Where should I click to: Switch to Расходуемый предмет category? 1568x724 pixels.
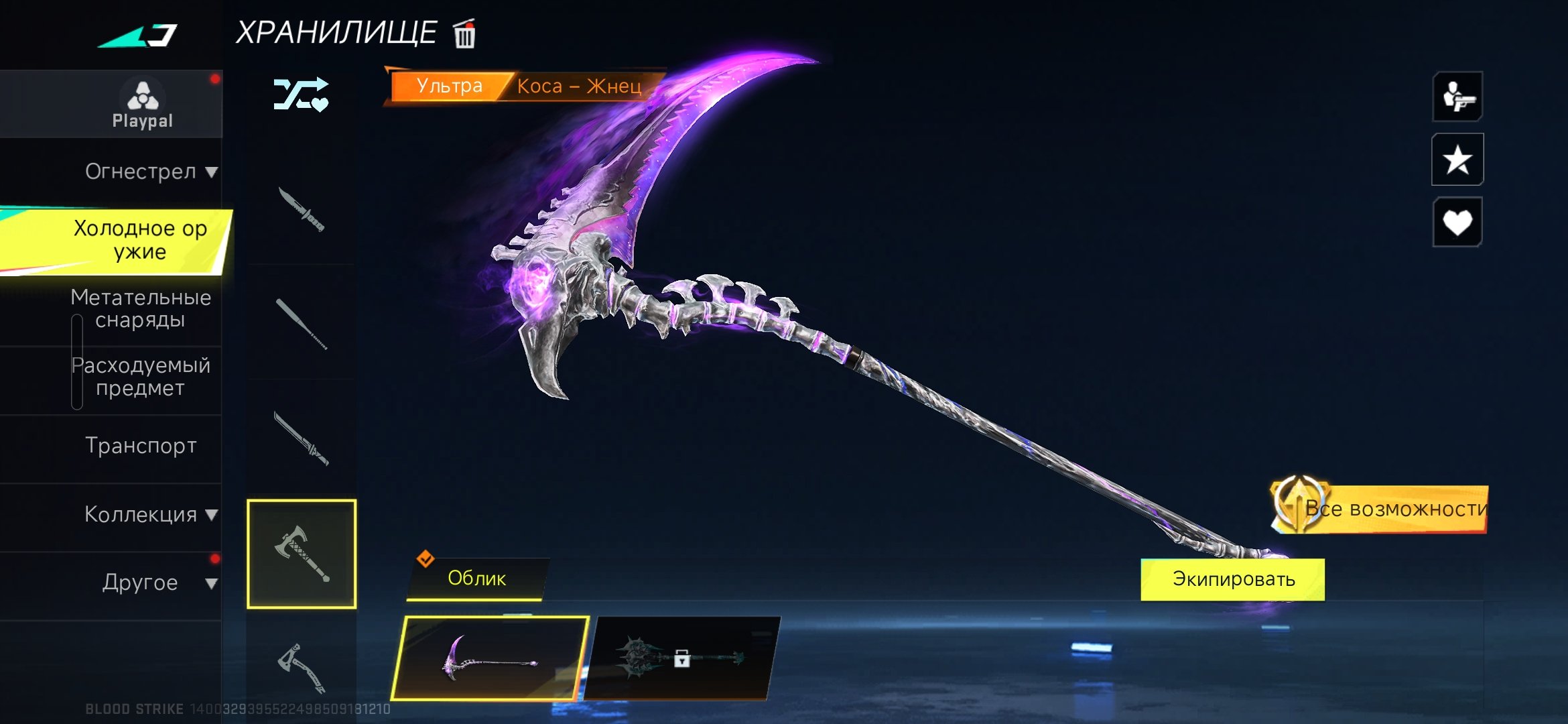click(141, 377)
